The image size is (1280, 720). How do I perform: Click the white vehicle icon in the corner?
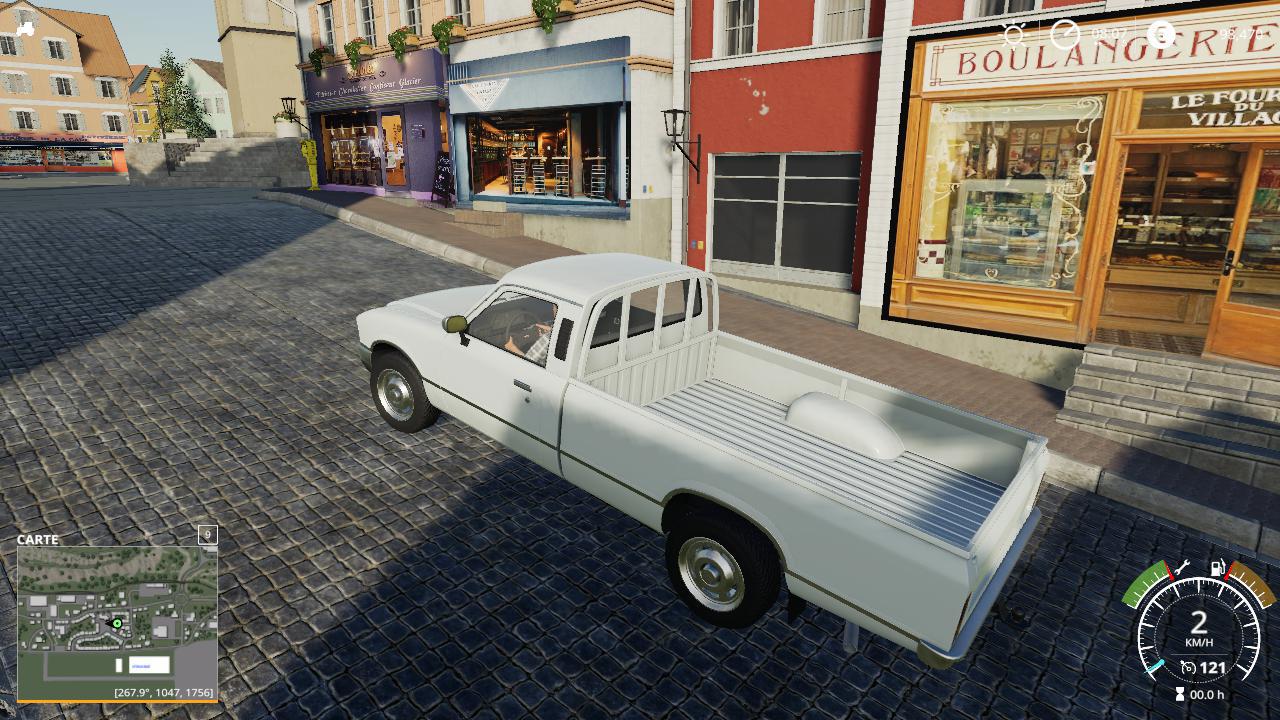(26, 29)
